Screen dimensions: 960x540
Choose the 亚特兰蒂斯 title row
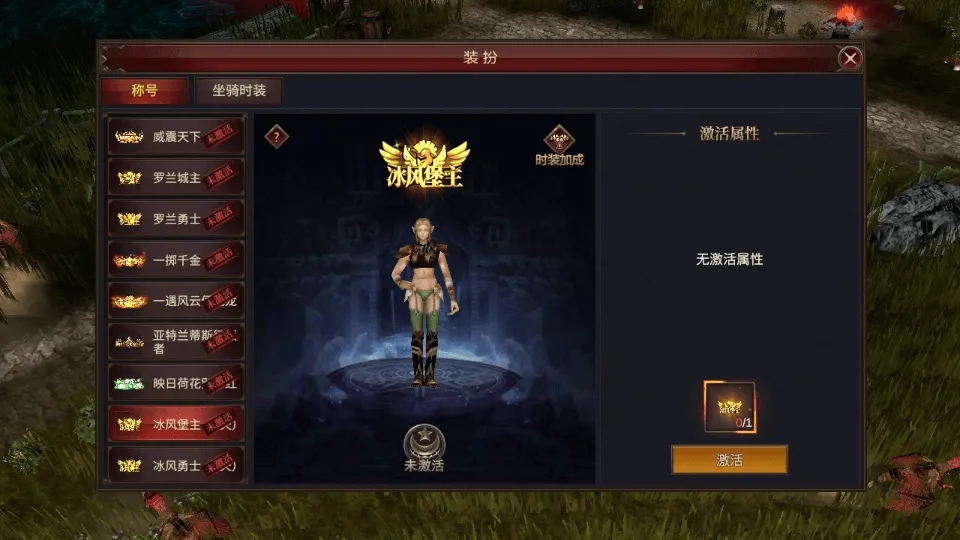(176, 342)
